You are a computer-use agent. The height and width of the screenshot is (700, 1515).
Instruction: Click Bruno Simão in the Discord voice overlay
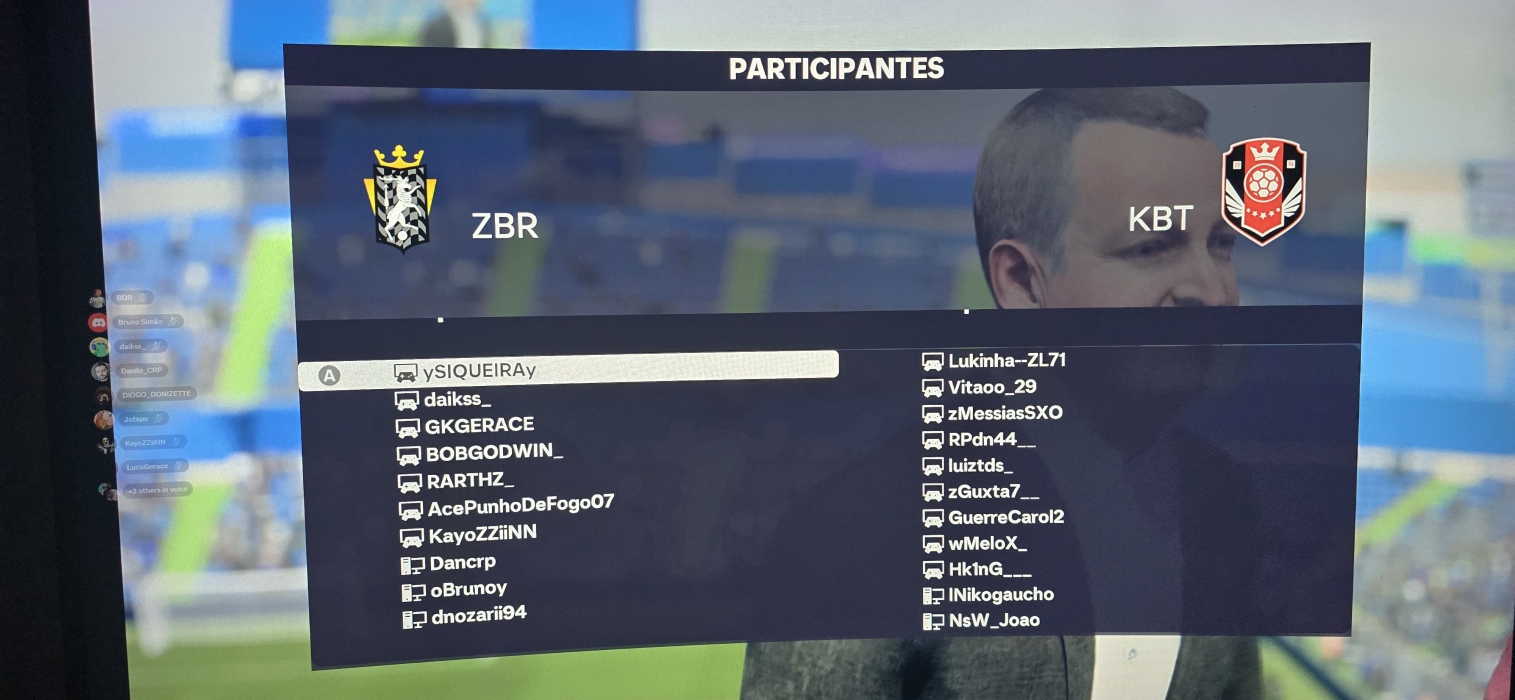coord(140,322)
